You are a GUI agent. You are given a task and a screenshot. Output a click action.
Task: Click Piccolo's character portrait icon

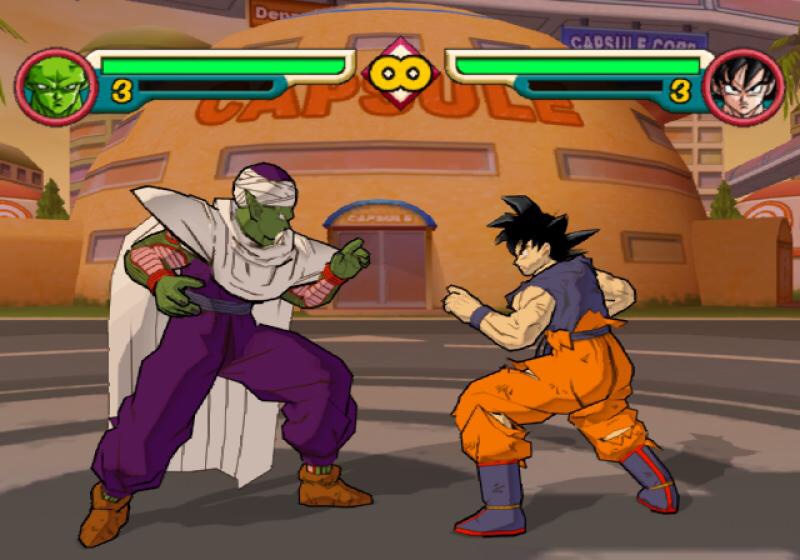click(55, 86)
